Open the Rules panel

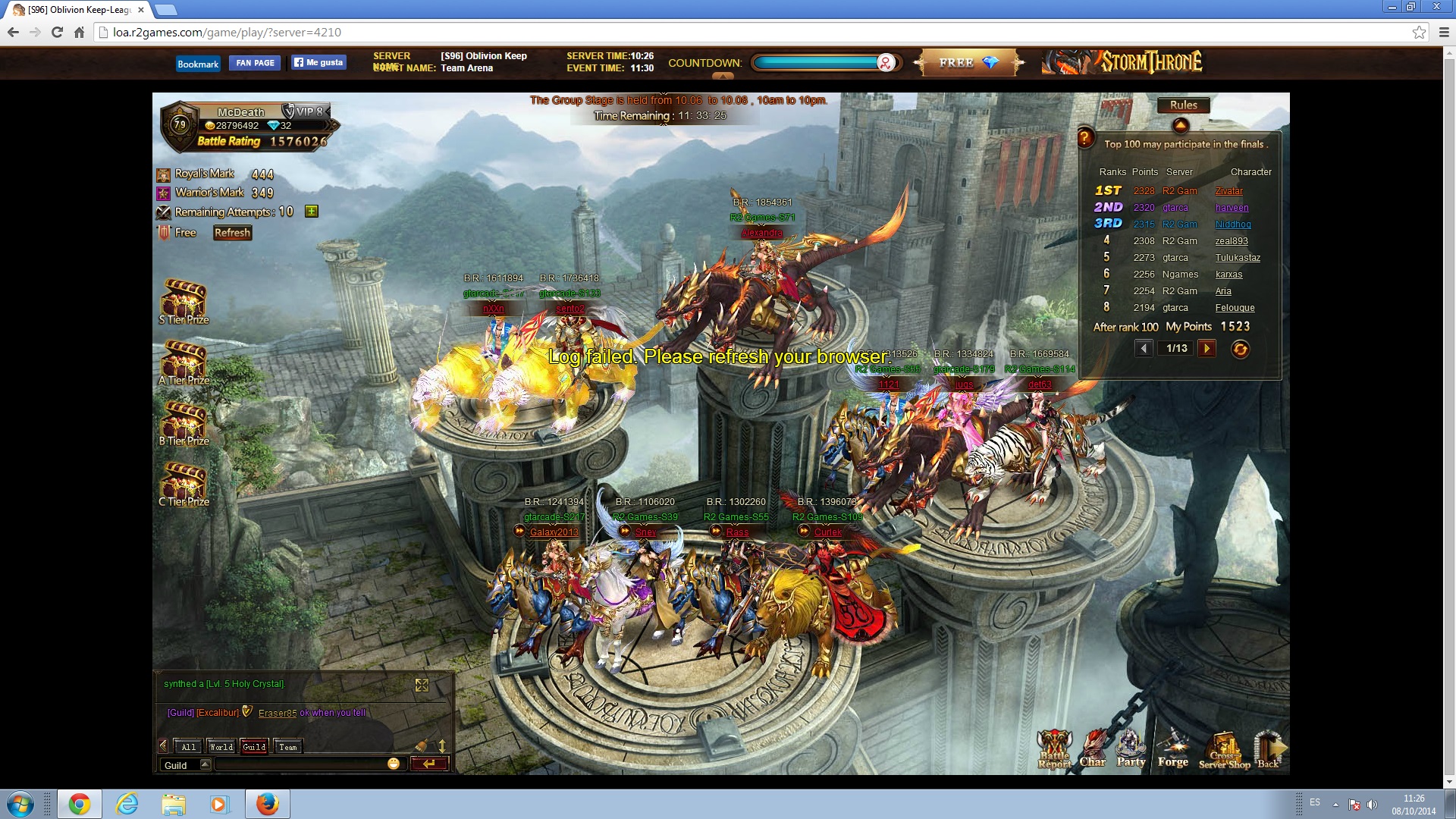pos(1183,105)
